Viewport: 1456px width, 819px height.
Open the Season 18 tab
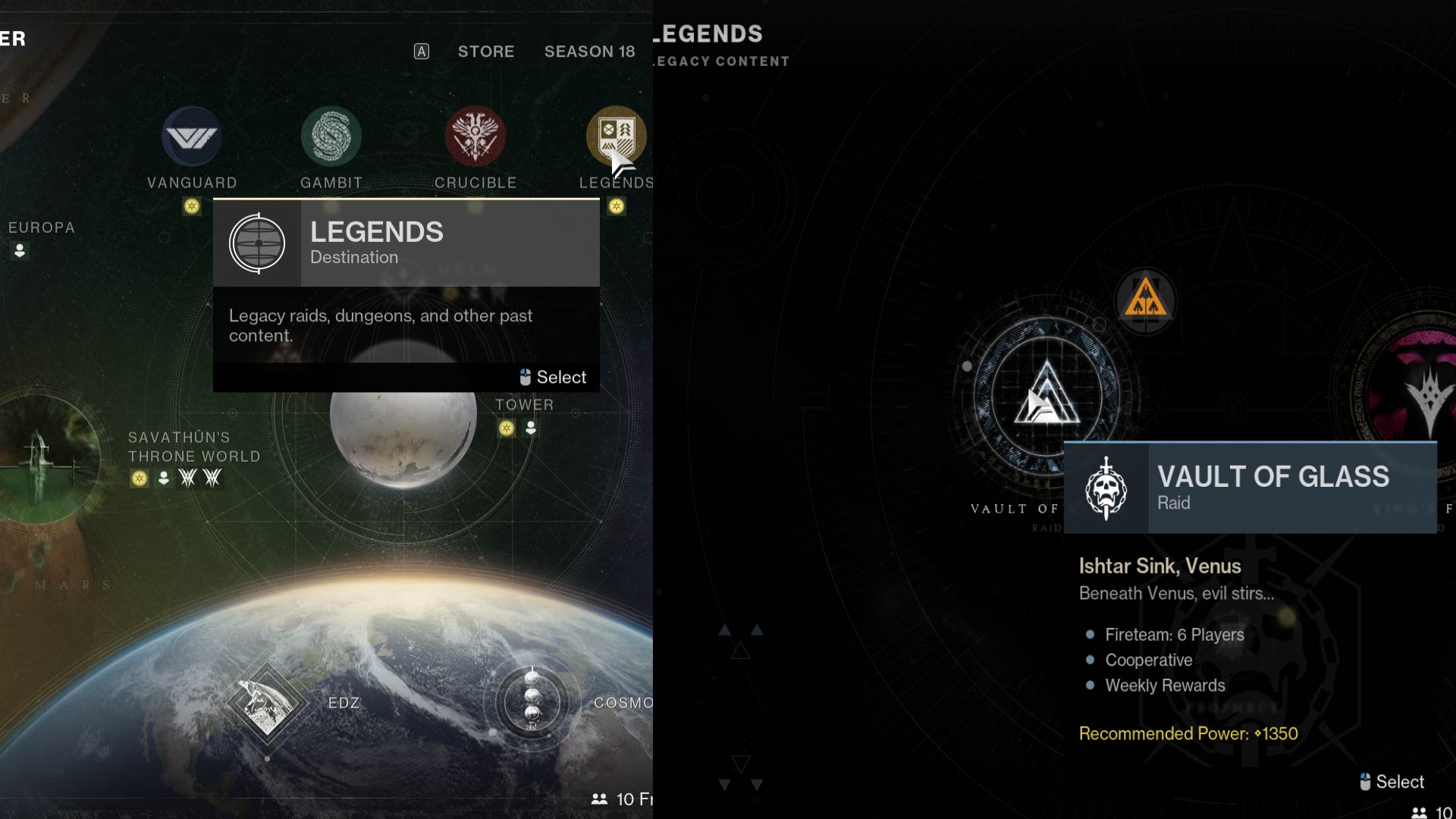tap(589, 52)
